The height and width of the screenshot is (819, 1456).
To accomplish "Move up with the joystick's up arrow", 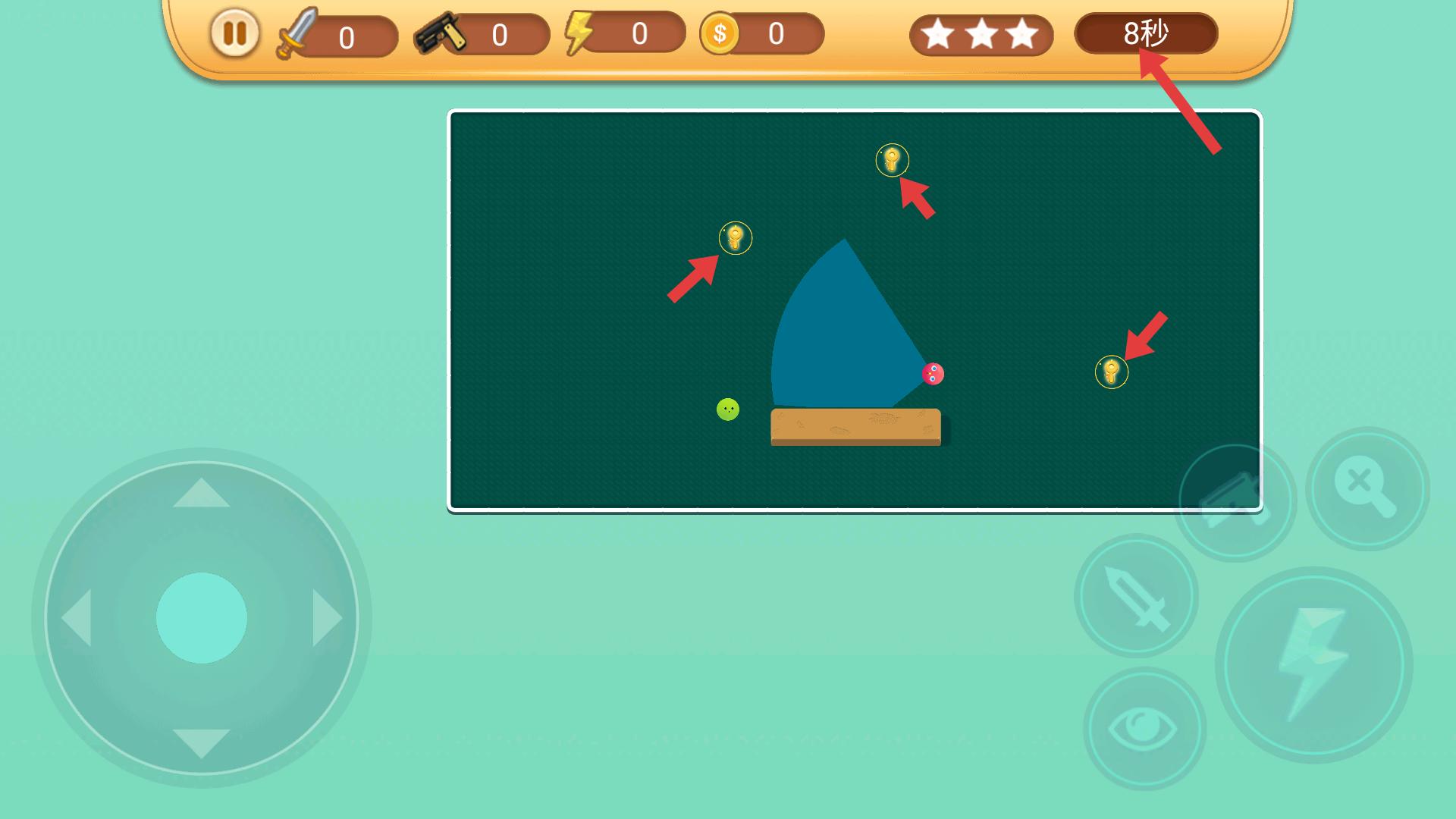I will [x=202, y=494].
